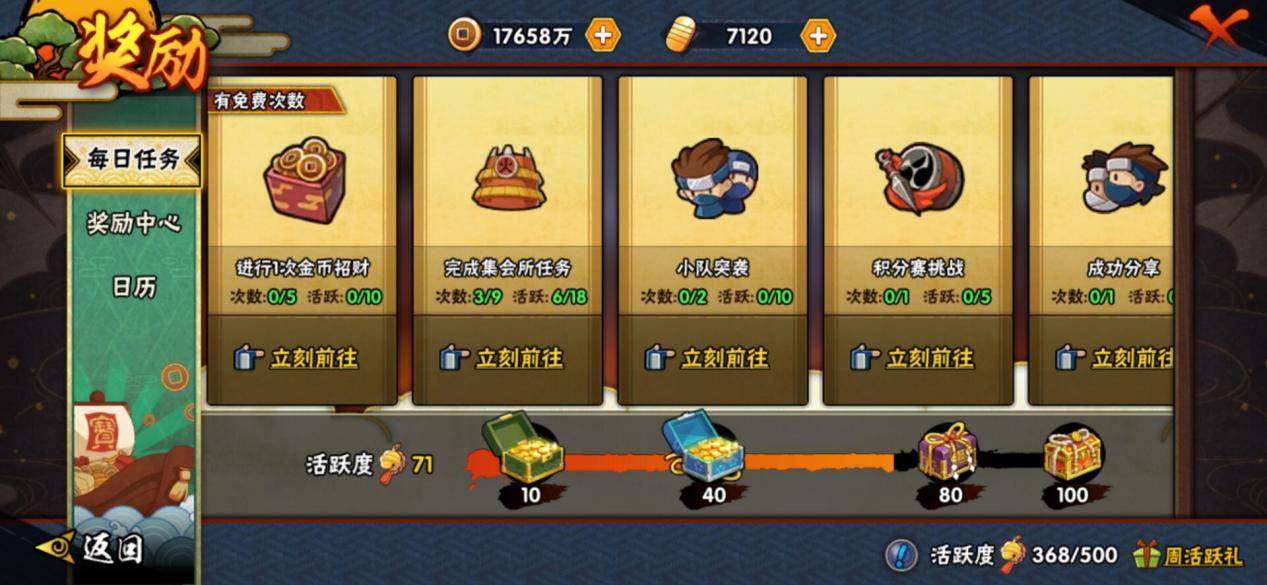Select the 小队突袭 task card icon
This screenshot has height=585, width=1267.
pyautogui.click(x=711, y=179)
